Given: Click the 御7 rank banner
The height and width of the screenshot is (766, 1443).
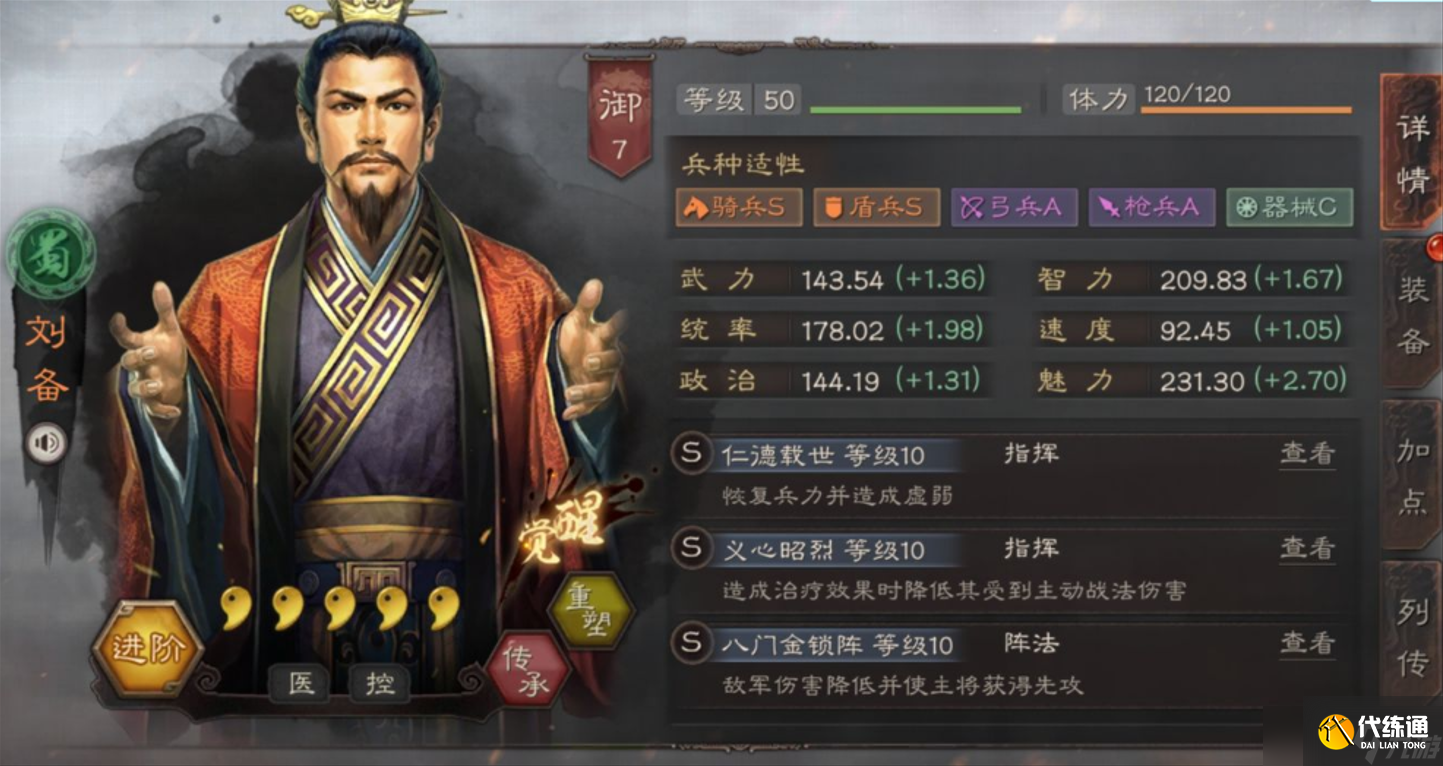Looking at the screenshot, I should pos(617,105).
